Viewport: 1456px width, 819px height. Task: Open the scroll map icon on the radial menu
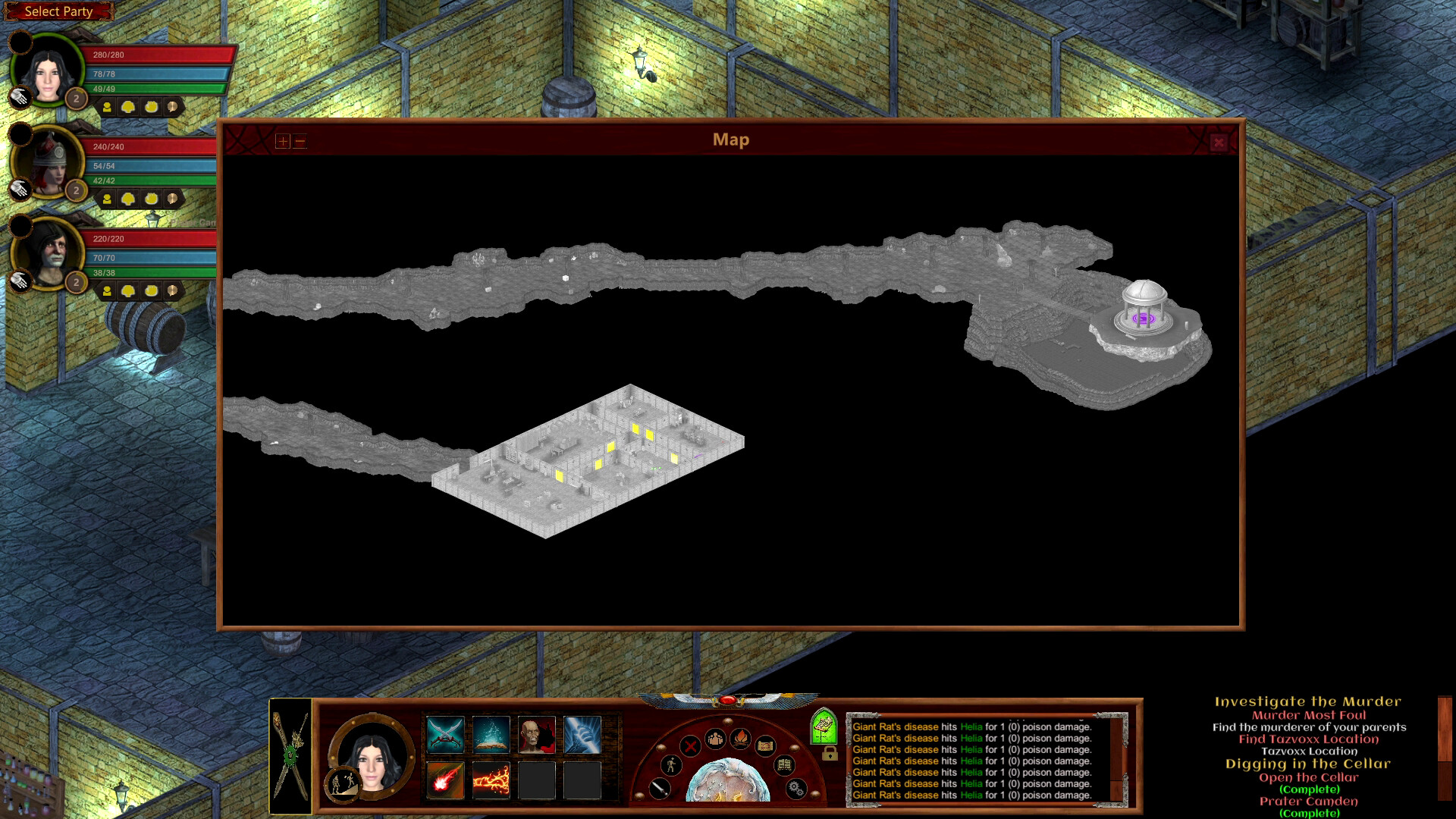coord(765,748)
